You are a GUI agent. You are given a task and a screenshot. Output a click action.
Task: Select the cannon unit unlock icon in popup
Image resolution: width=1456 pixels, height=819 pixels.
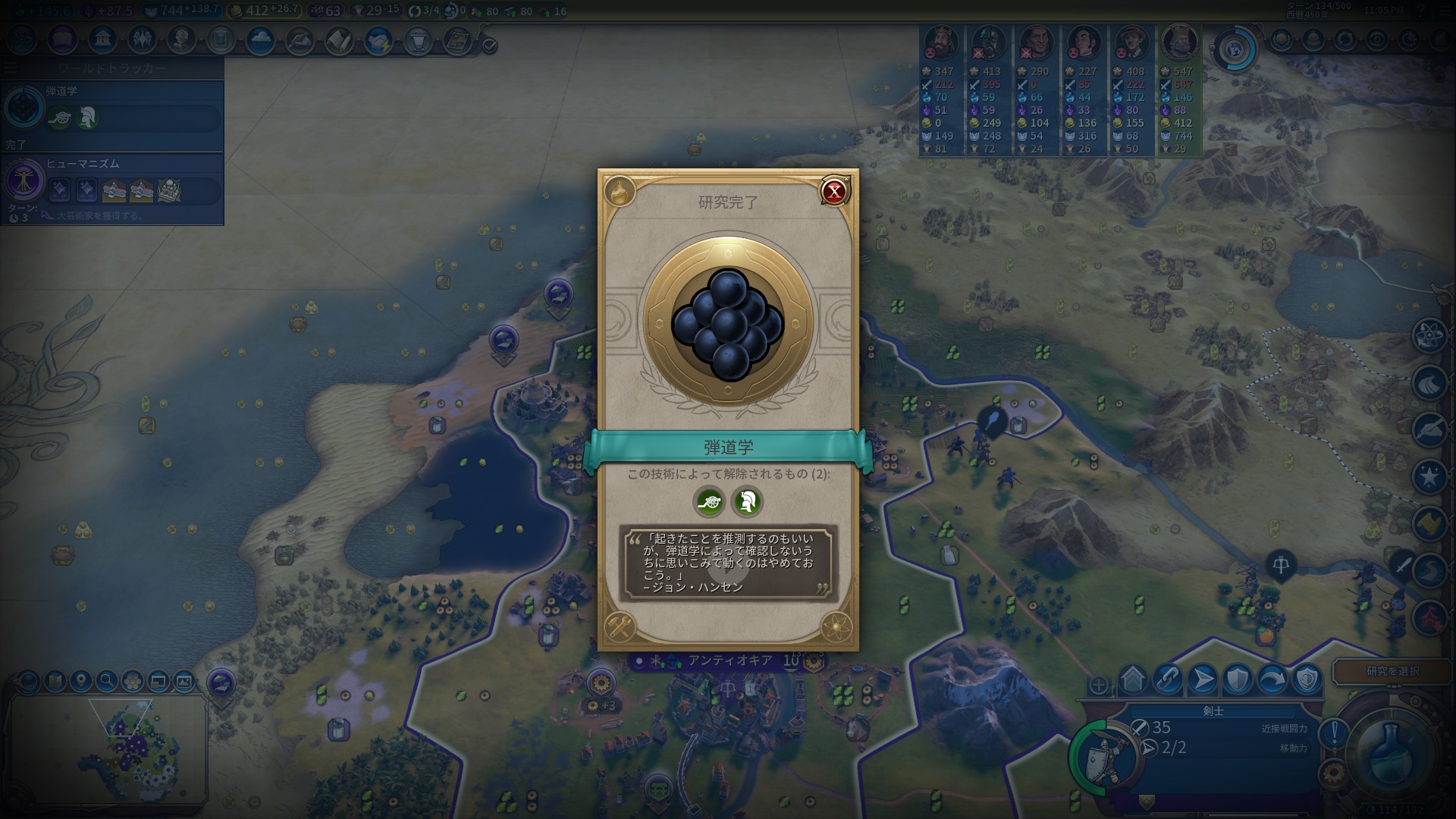click(709, 502)
